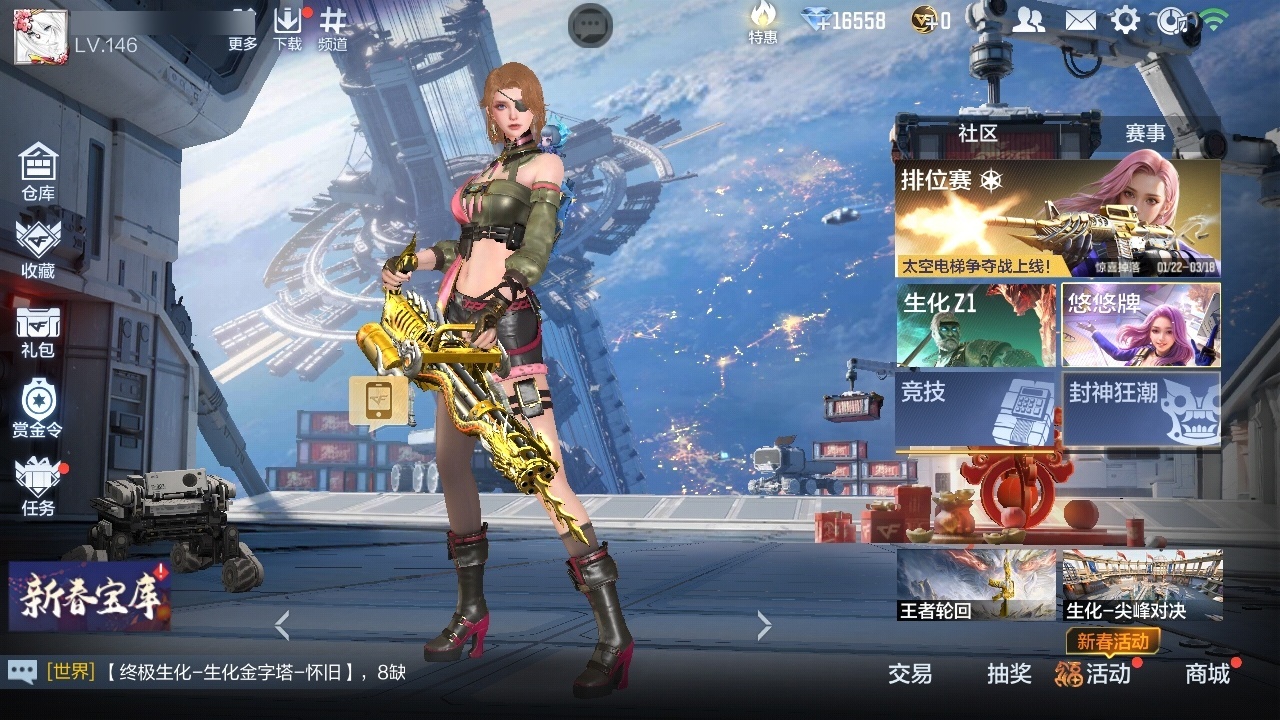Open the 任务 missions menu

pyautogui.click(x=38, y=487)
